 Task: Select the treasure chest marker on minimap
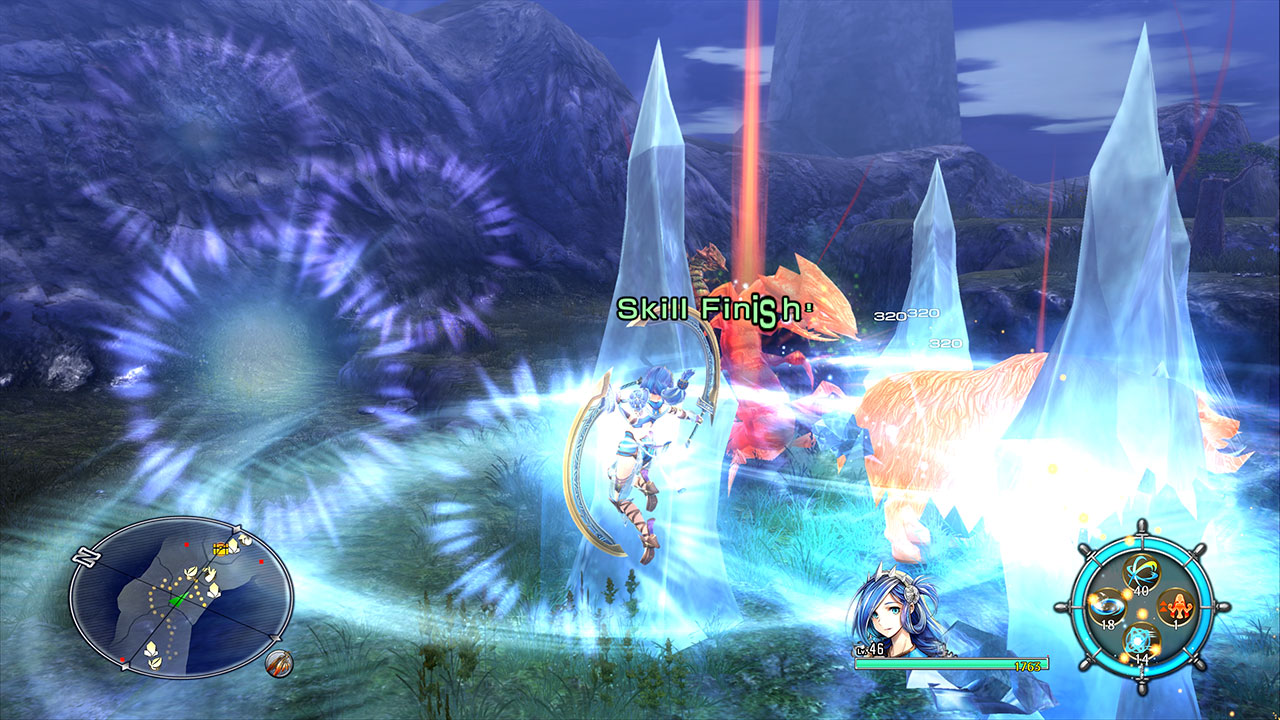221,548
